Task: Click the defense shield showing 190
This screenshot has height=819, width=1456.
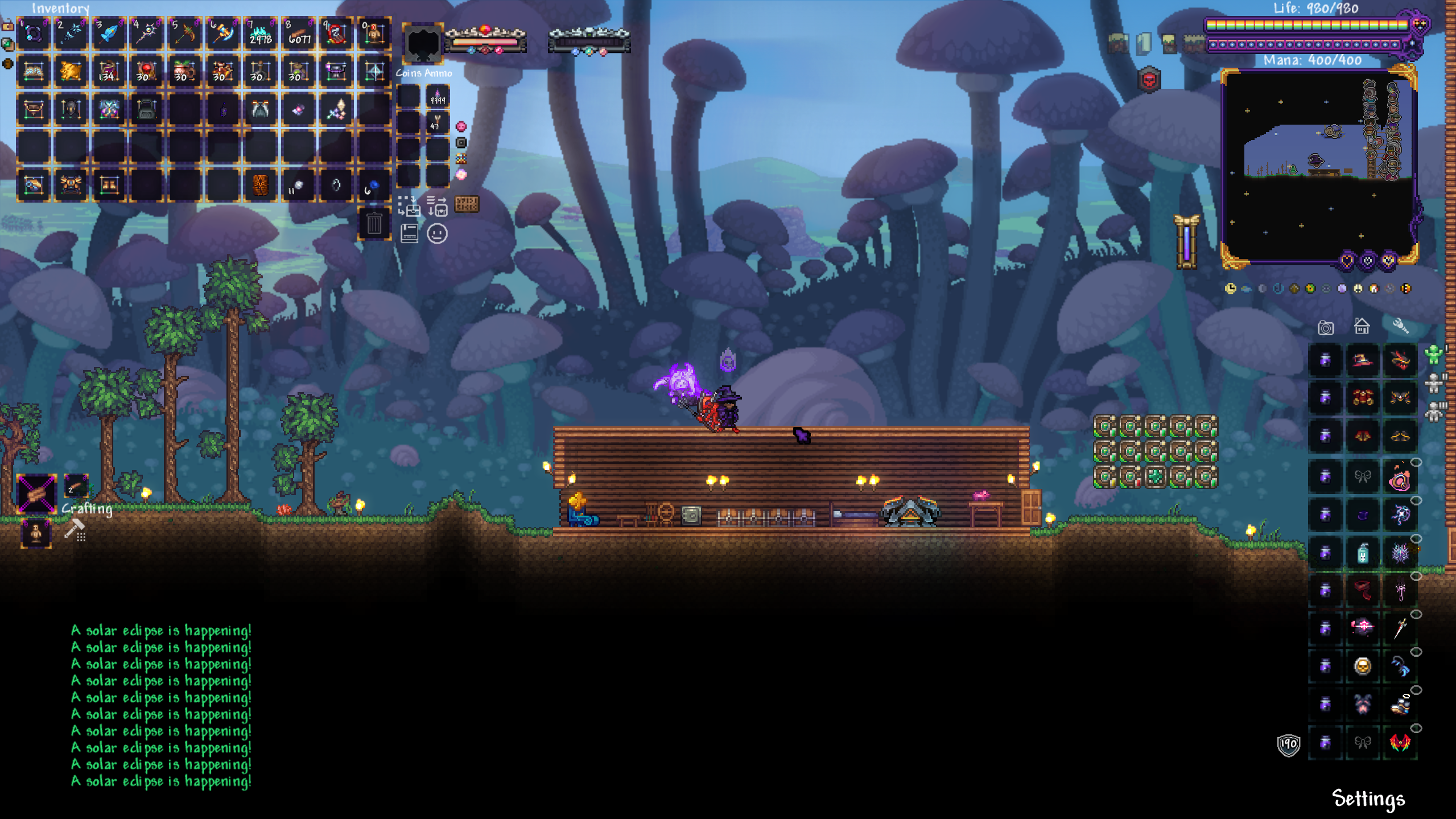Action: point(1288,744)
